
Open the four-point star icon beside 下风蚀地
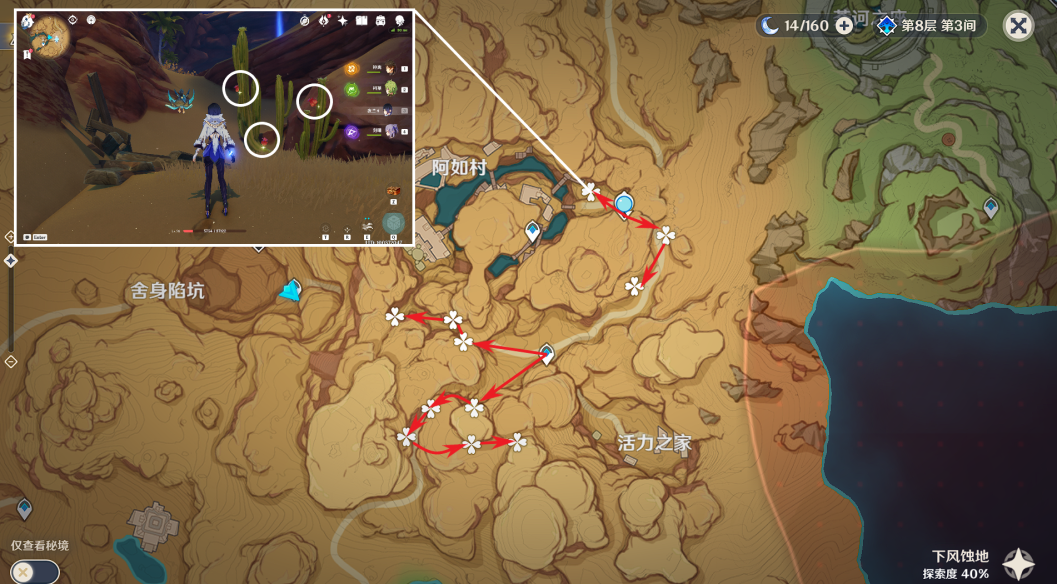[1019, 564]
